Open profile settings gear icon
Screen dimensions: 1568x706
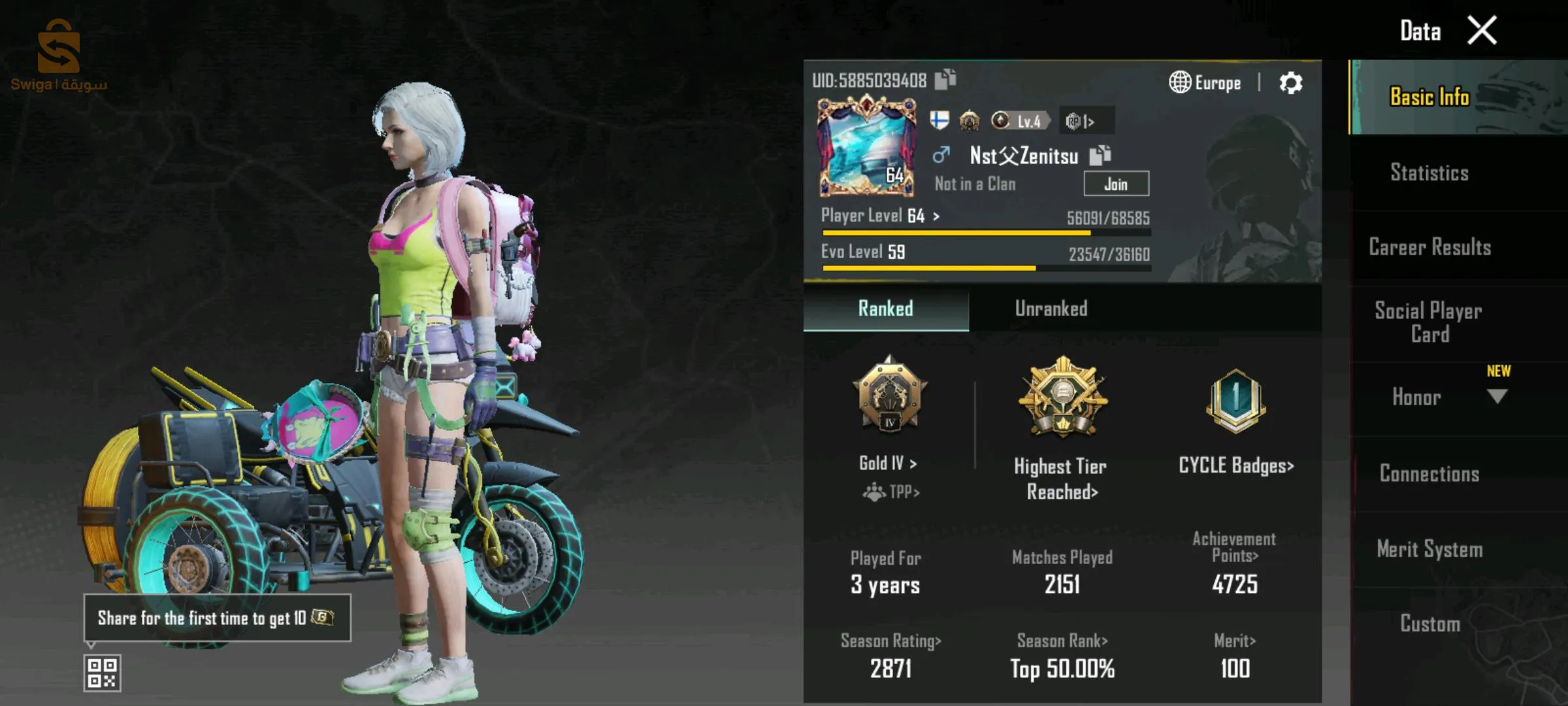point(1290,83)
